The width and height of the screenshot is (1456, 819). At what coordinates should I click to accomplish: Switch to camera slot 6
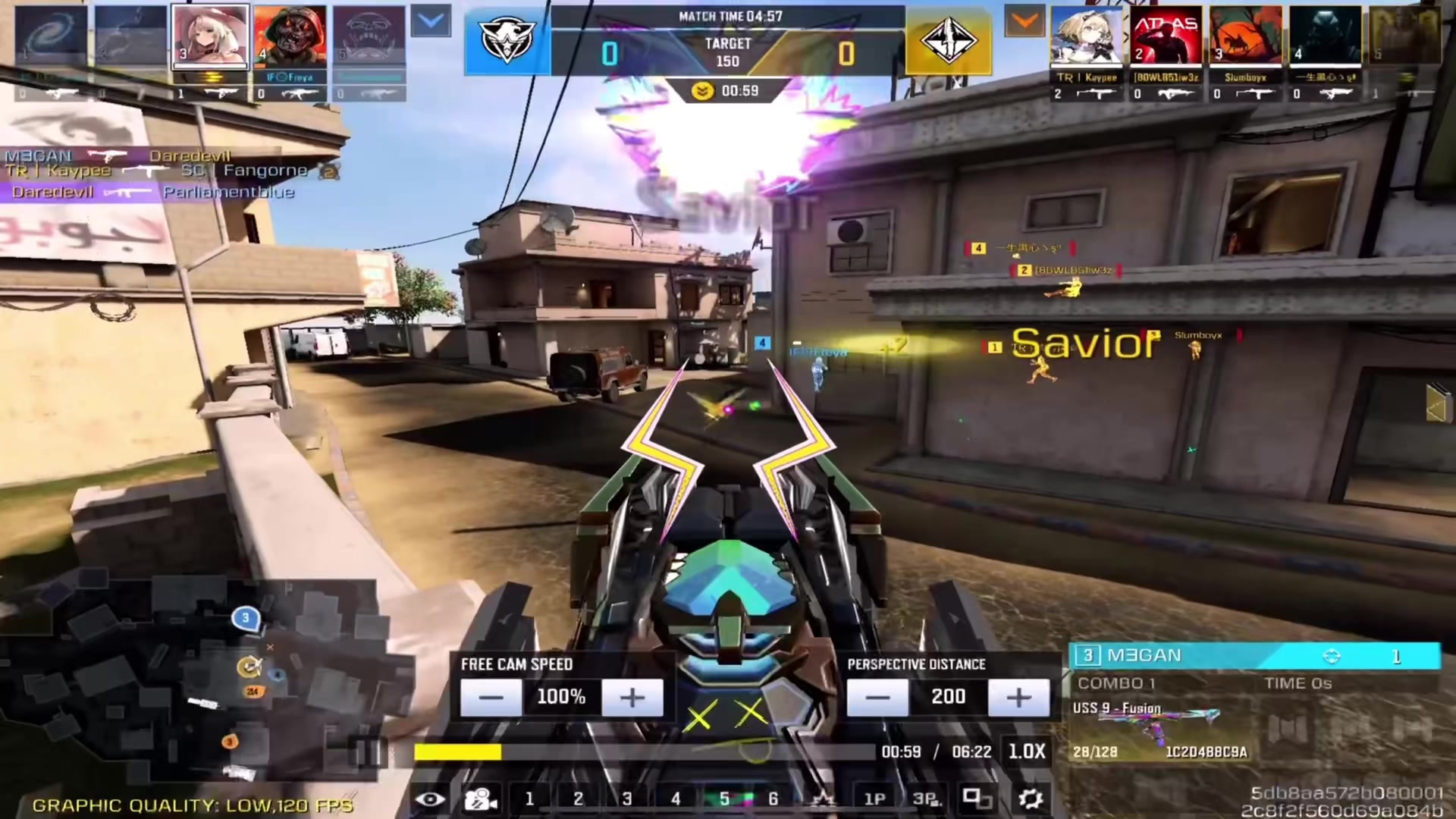(773, 799)
